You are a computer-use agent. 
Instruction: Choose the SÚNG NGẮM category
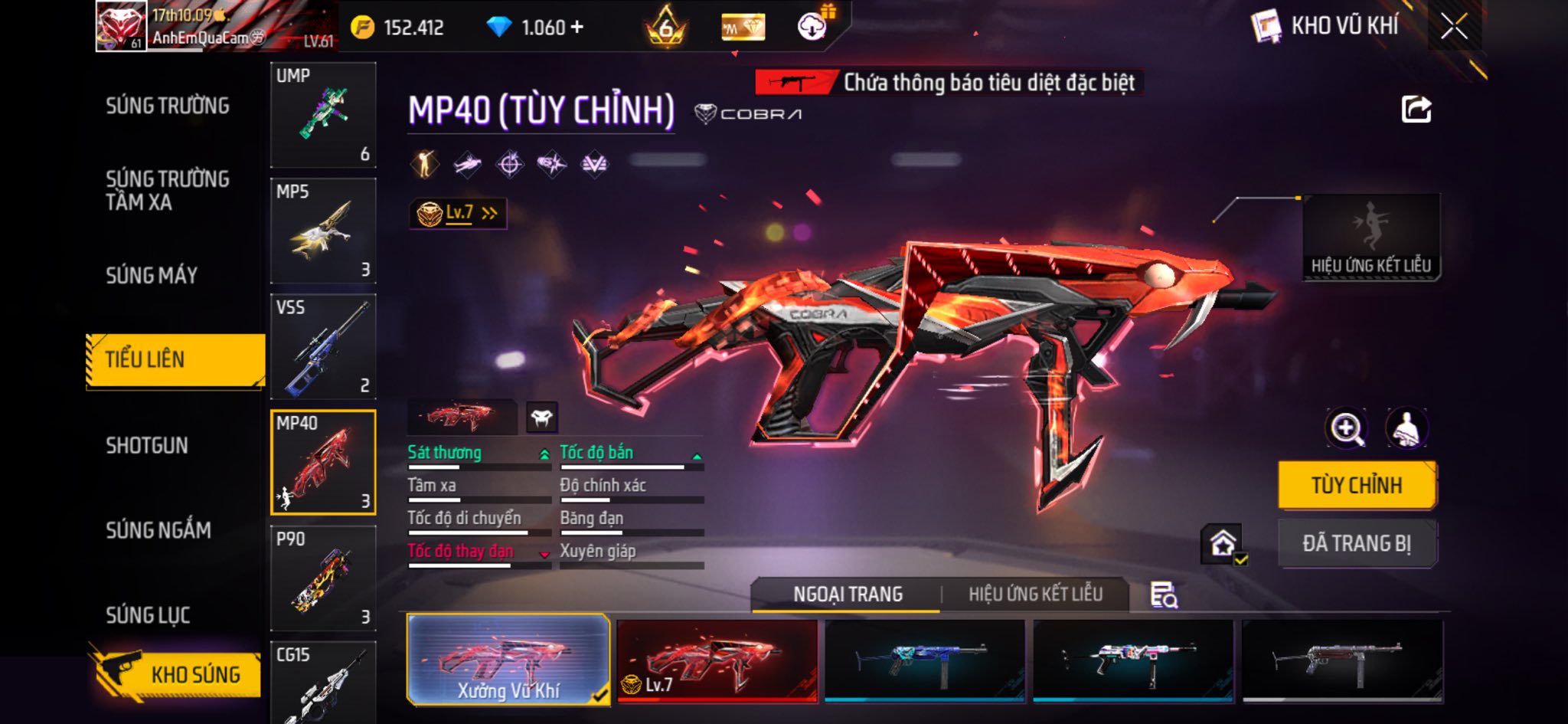click(x=158, y=529)
